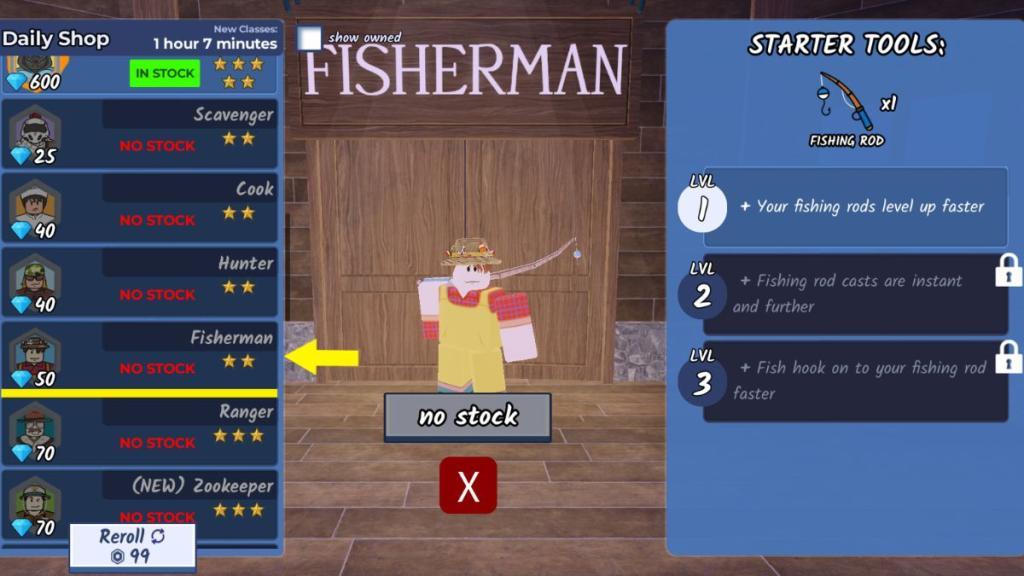Select the Scavenger class row
The image size is (1024, 576).
140,133
